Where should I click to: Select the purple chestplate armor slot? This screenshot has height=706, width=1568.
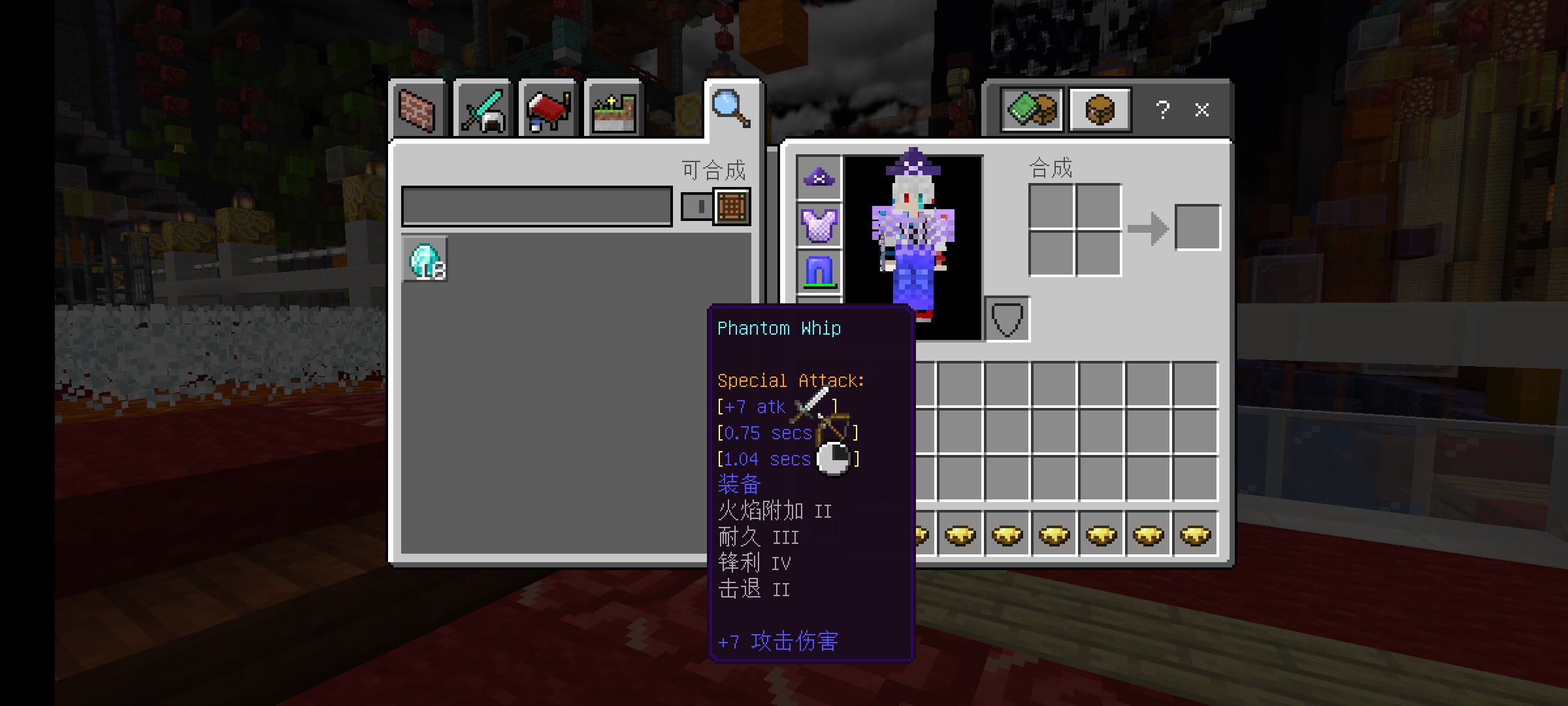[819, 225]
